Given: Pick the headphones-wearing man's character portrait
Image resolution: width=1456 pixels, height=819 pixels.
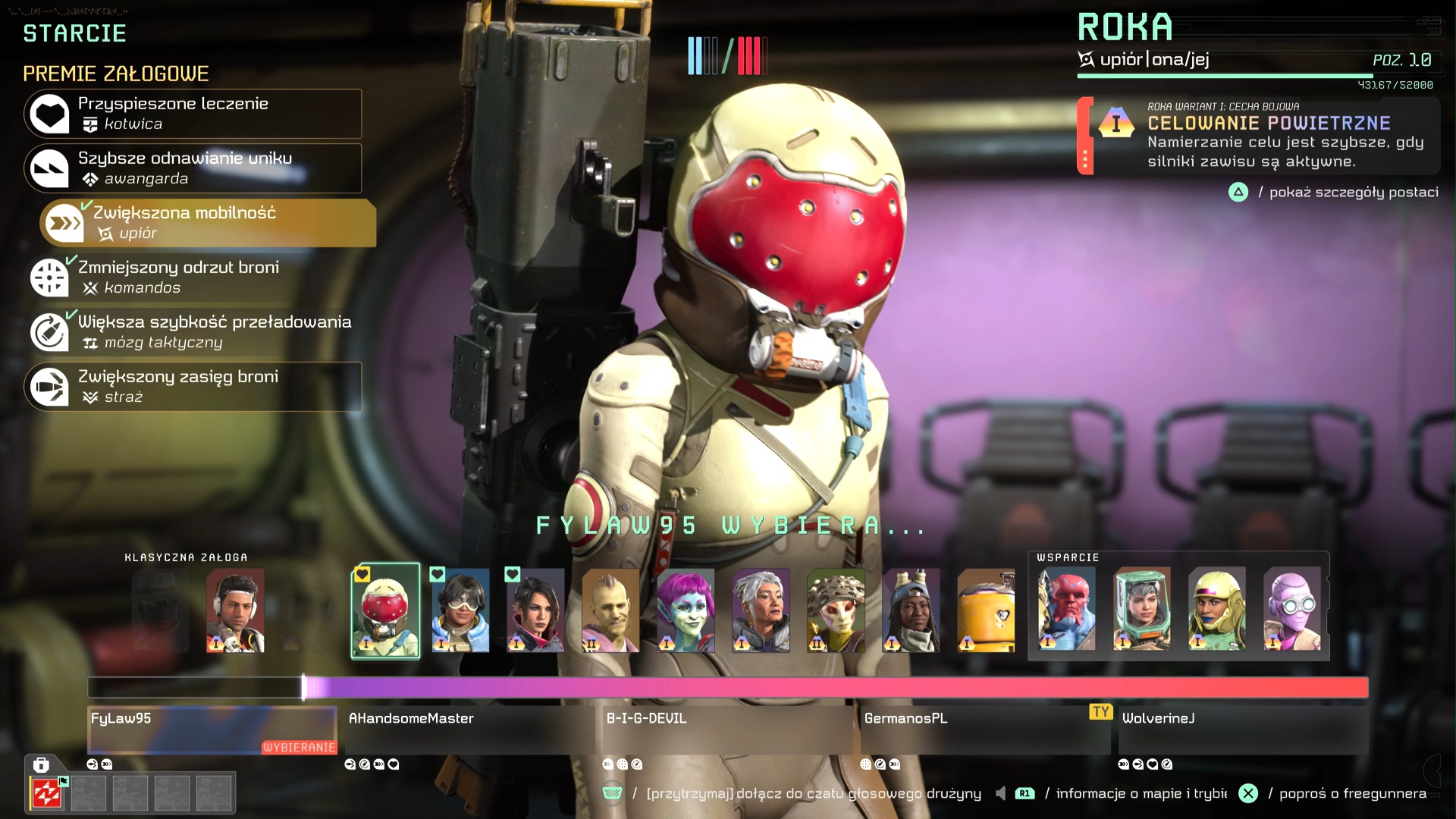Looking at the screenshot, I should 235,610.
